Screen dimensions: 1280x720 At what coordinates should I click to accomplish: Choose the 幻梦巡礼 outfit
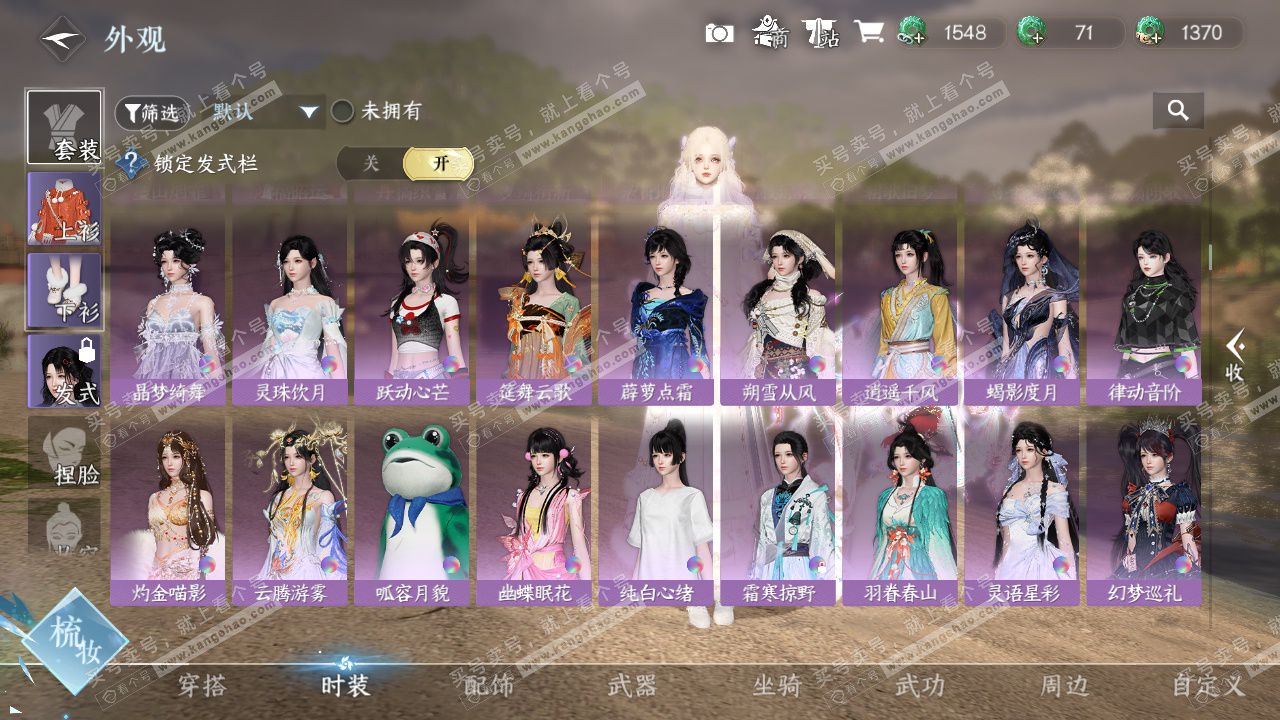[x=1144, y=512]
